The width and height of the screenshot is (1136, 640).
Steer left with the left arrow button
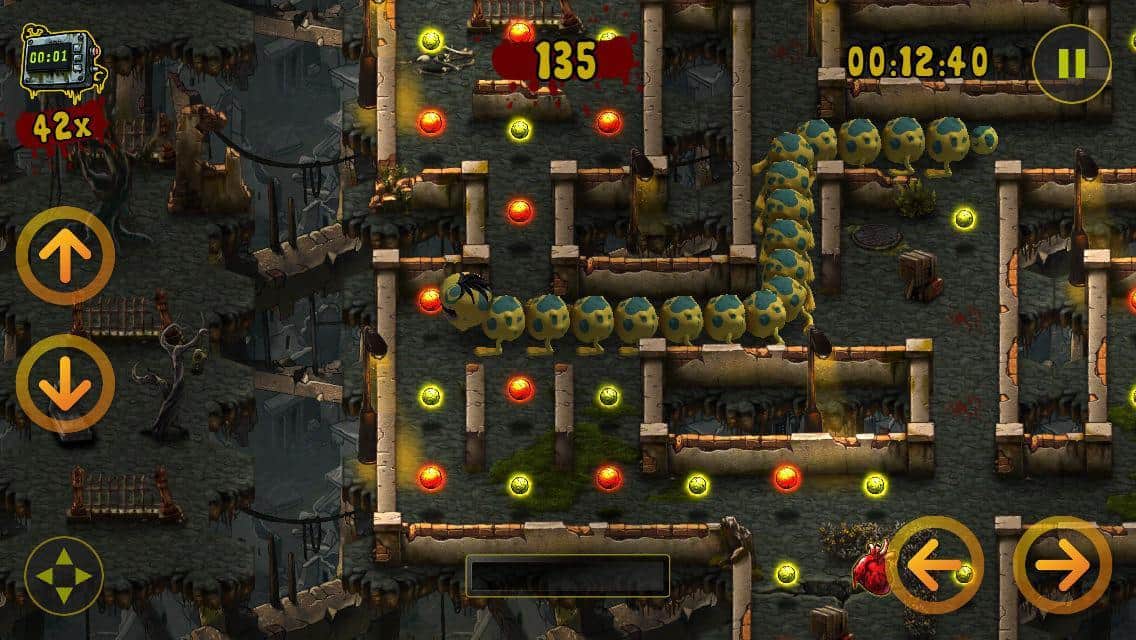point(935,564)
